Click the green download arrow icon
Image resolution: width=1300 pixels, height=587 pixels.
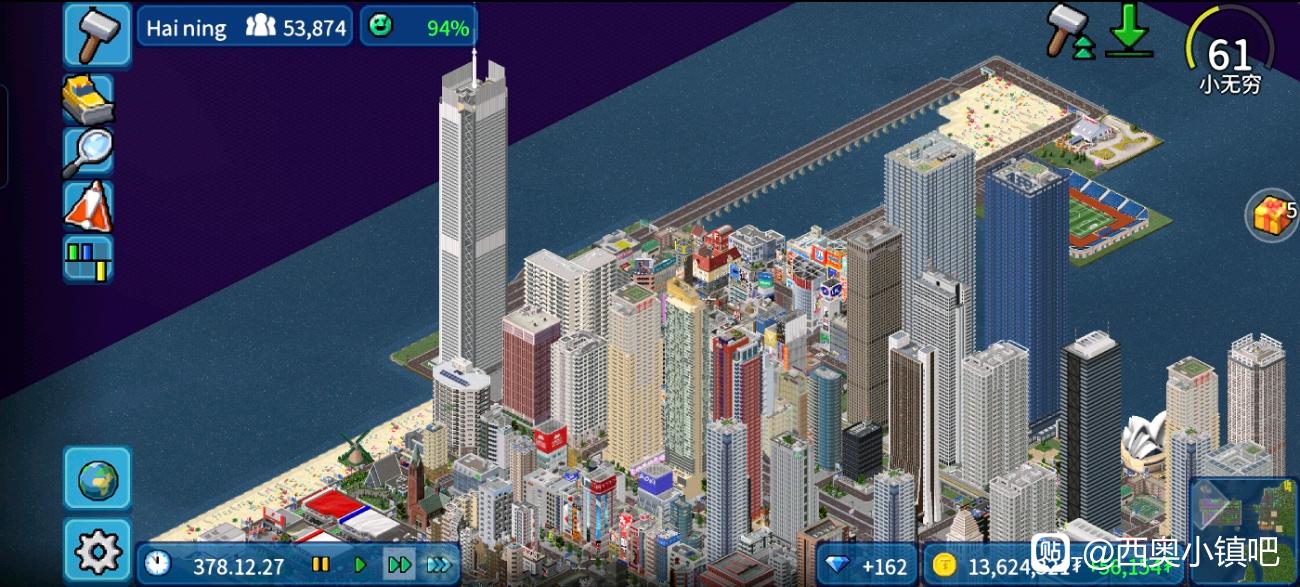click(x=1129, y=32)
